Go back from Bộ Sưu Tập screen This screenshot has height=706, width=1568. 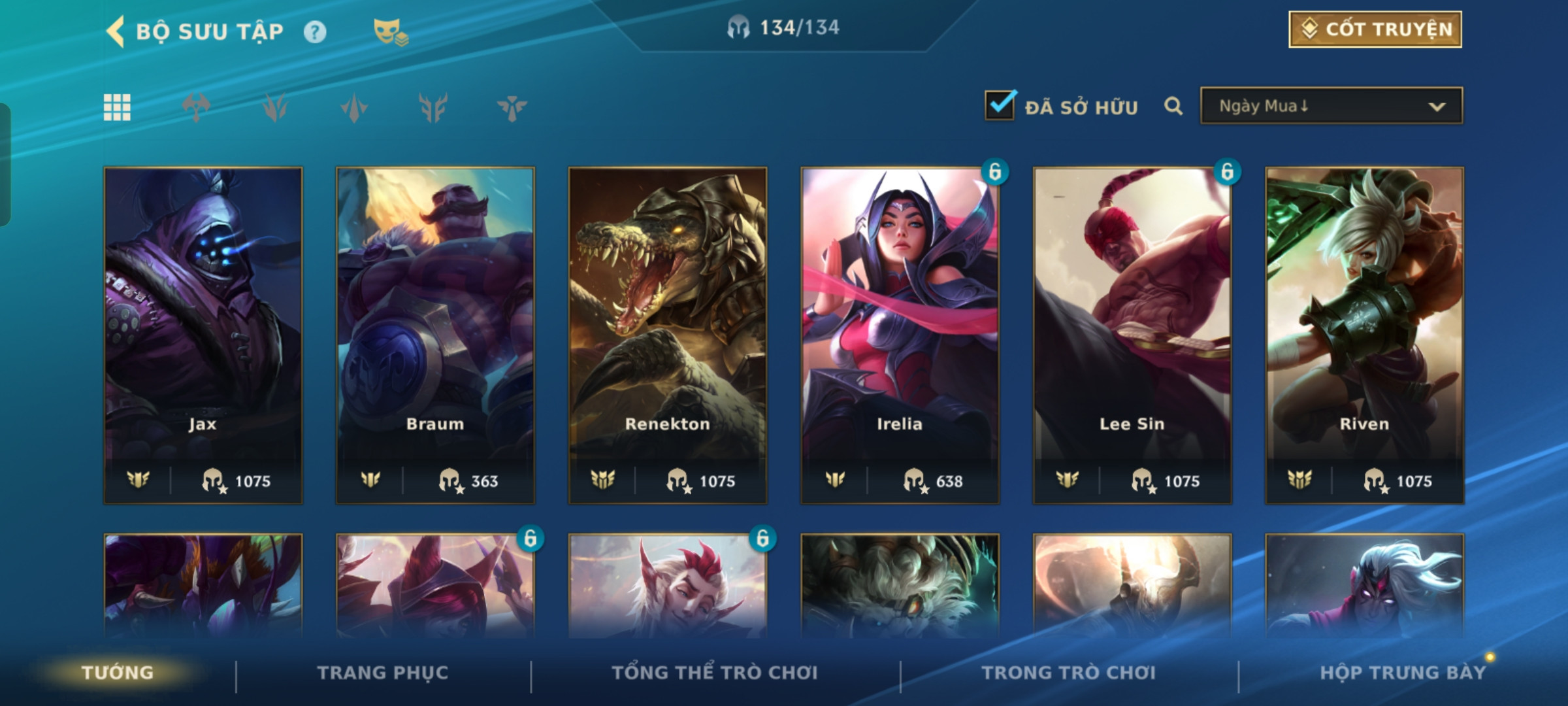116,31
